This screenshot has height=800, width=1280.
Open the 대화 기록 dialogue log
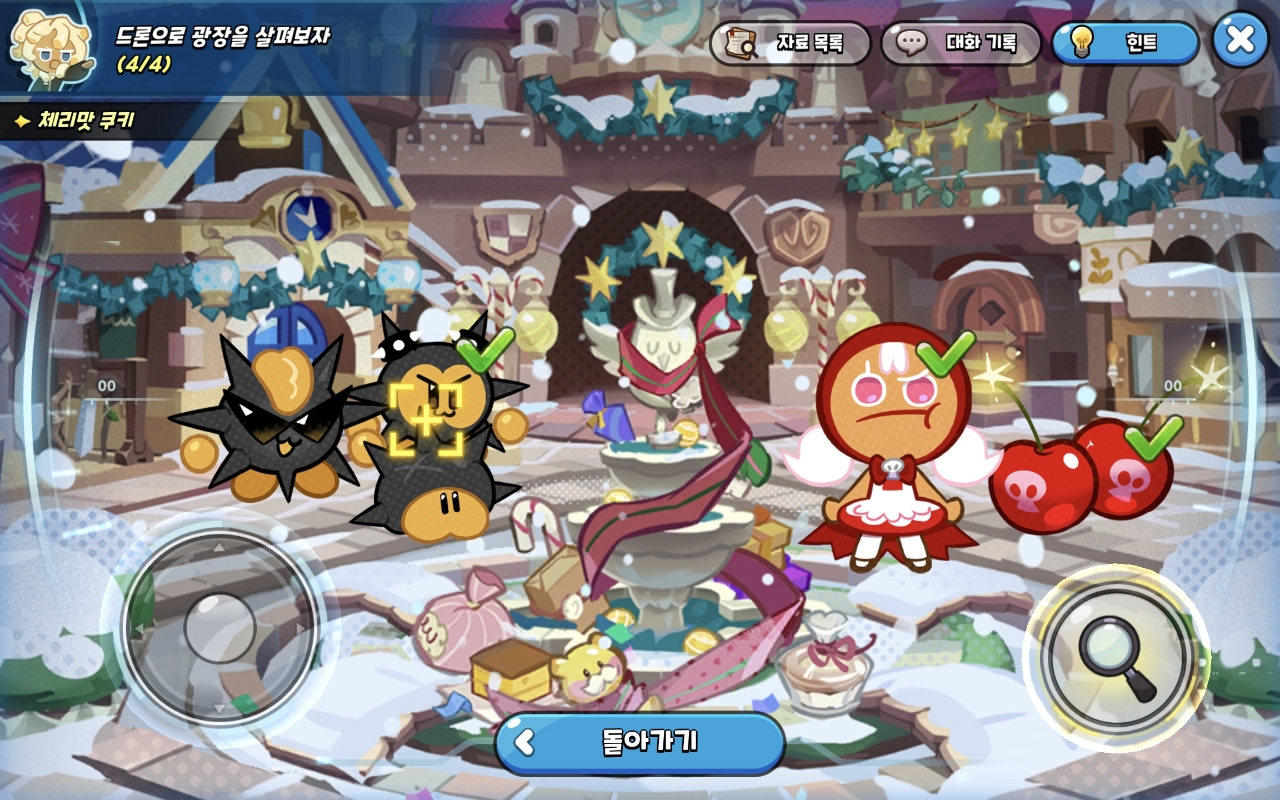pyautogui.click(x=960, y=43)
